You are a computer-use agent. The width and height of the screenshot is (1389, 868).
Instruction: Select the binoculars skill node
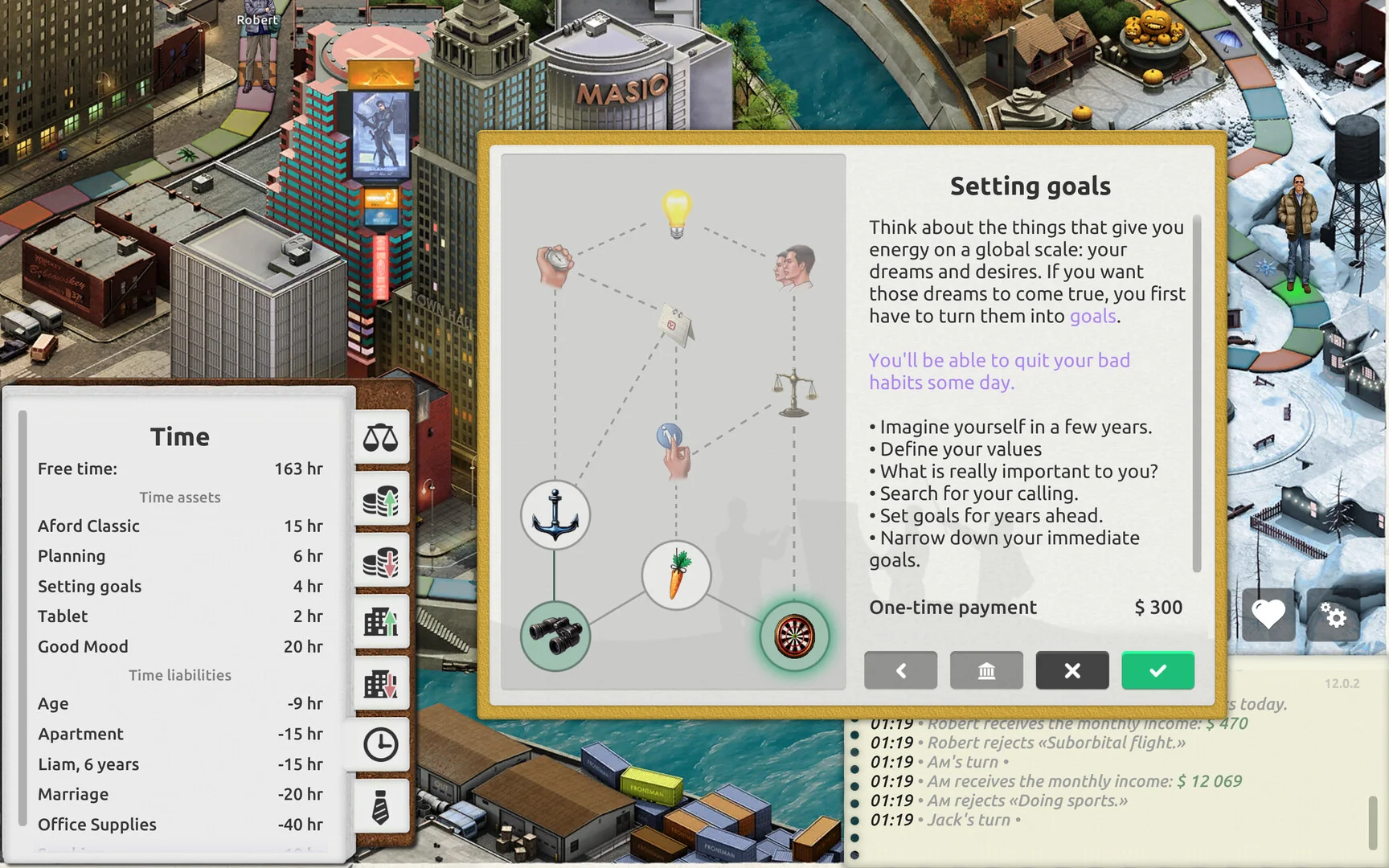(555, 637)
